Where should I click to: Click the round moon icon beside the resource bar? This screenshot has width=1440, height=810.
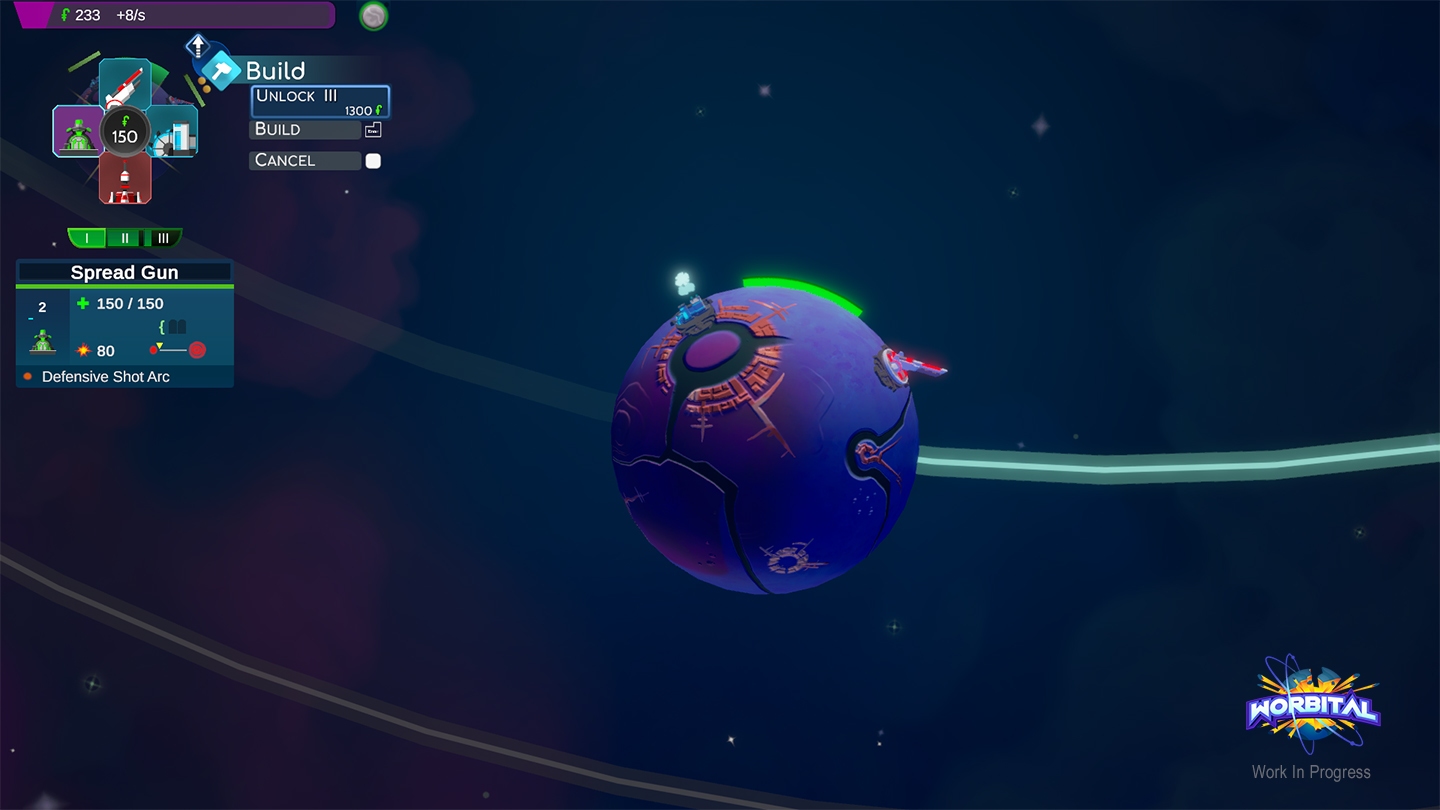[x=373, y=16]
